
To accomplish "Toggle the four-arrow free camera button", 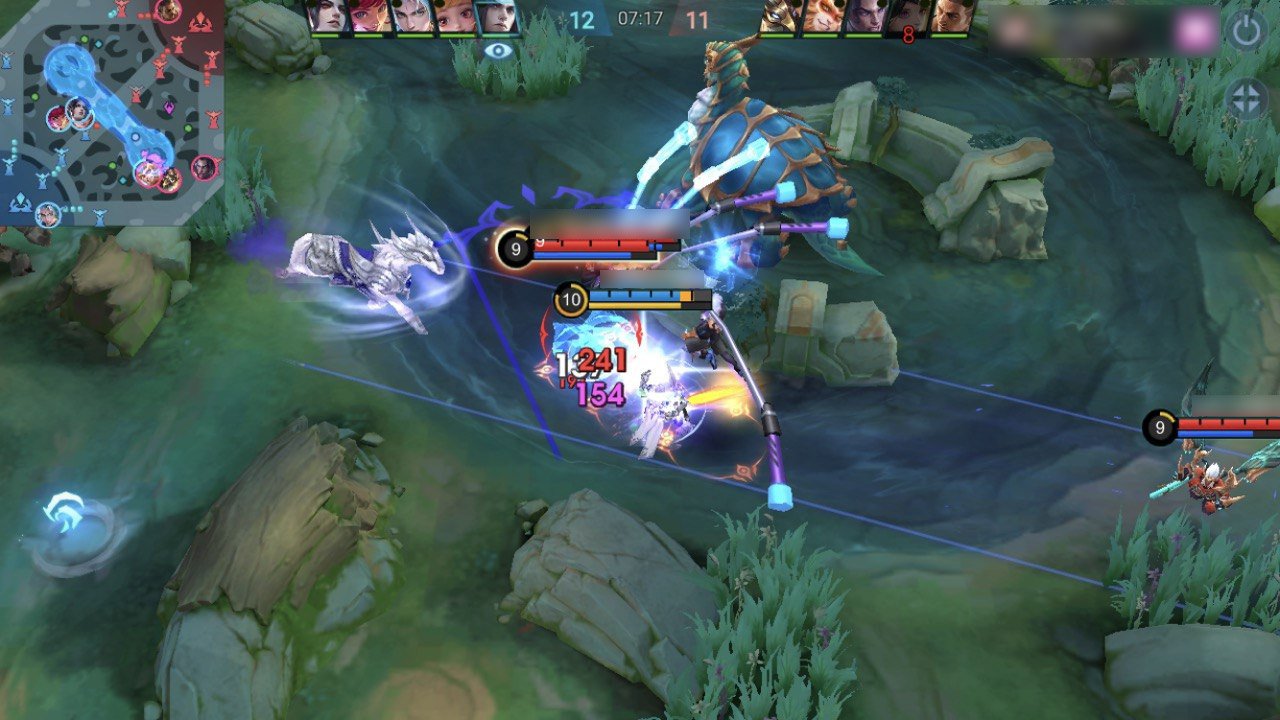I will point(1246,99).
